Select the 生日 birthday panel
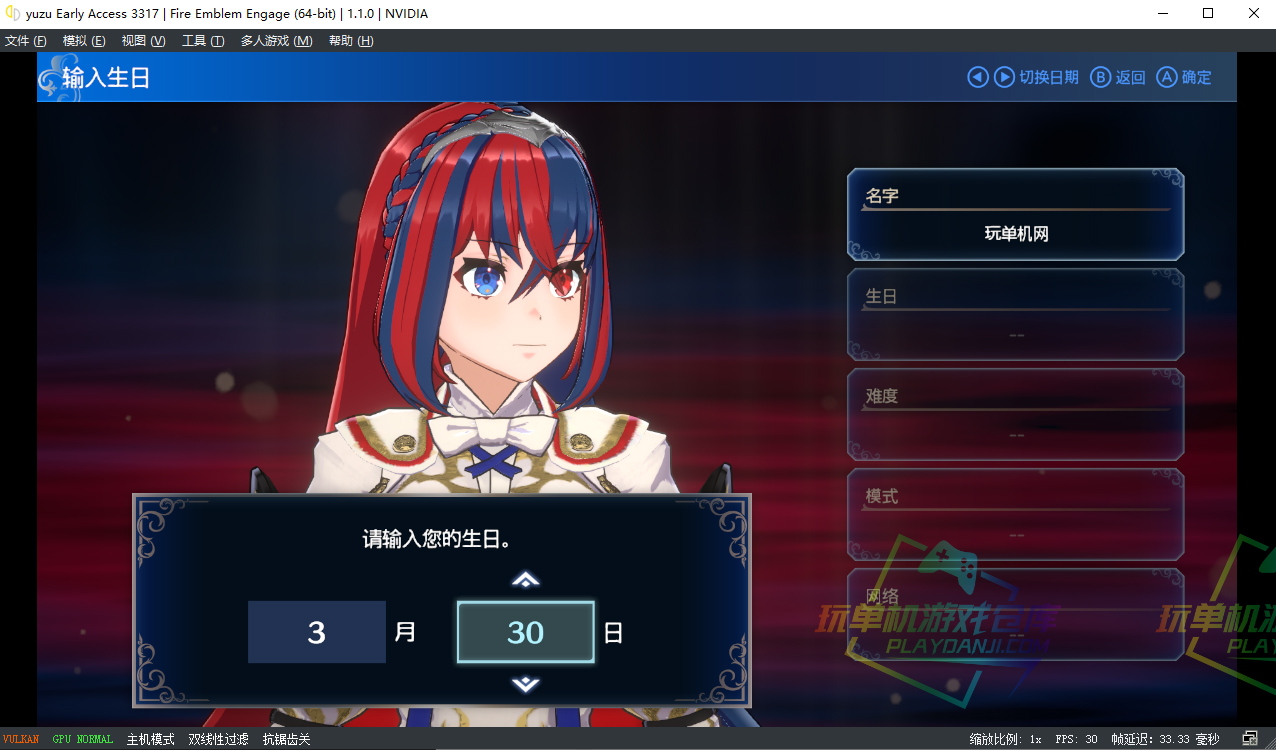1276x750 pixels. click(1016, 315)
